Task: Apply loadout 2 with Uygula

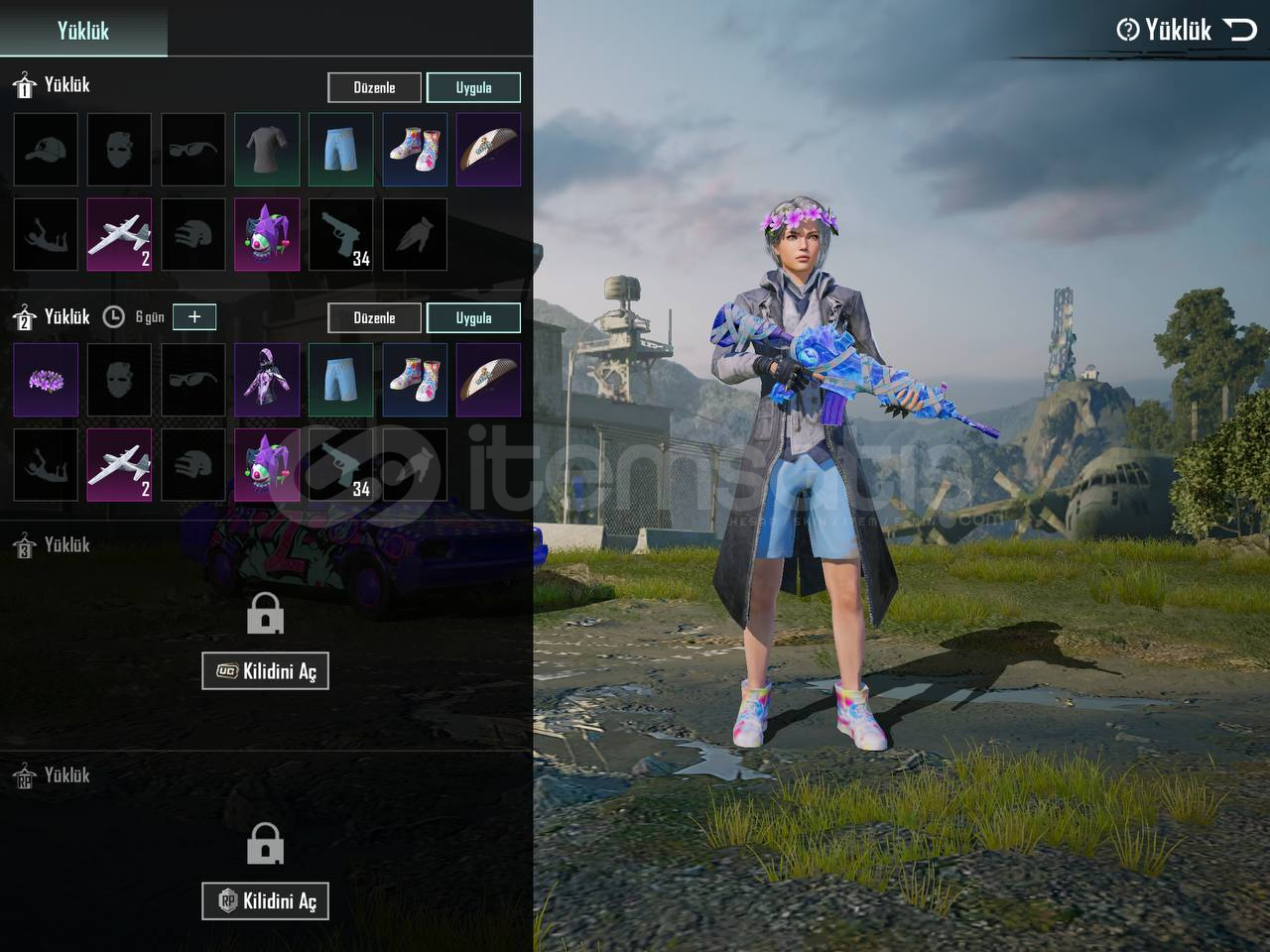Action: [x=473, y=317]
